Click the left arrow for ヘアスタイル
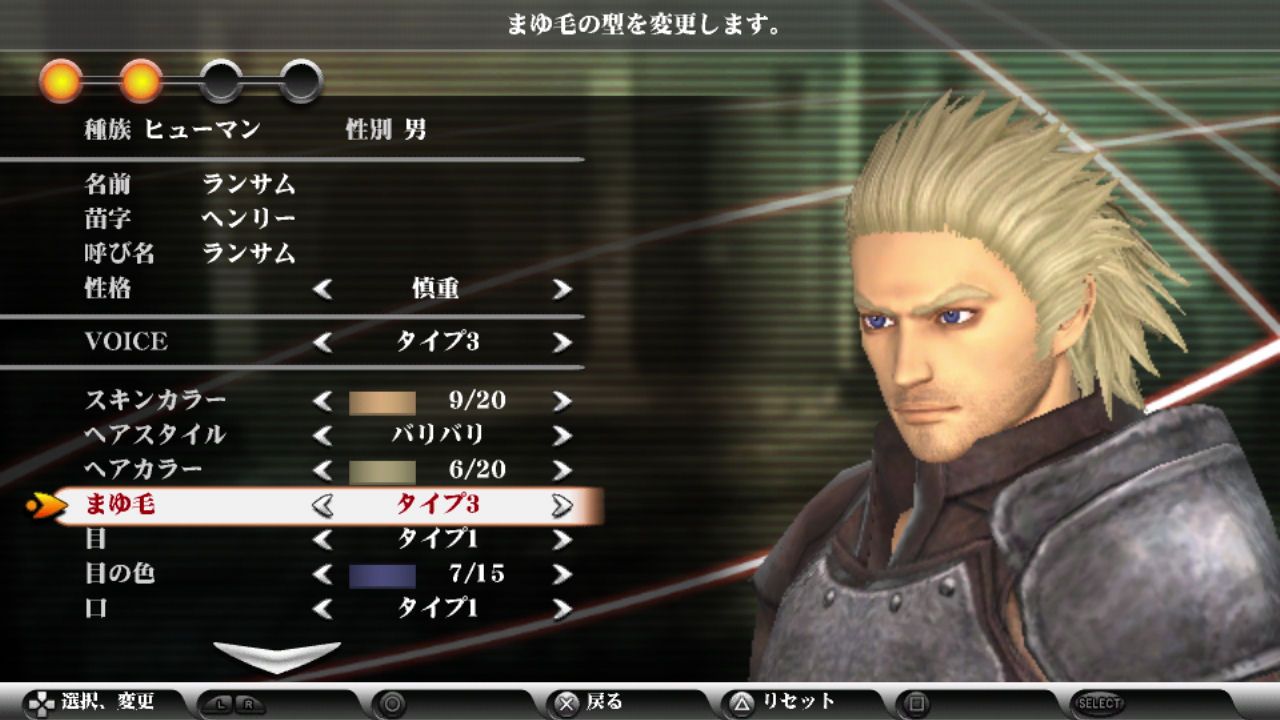The image size is (1280, 720). [x=323, y=436]
